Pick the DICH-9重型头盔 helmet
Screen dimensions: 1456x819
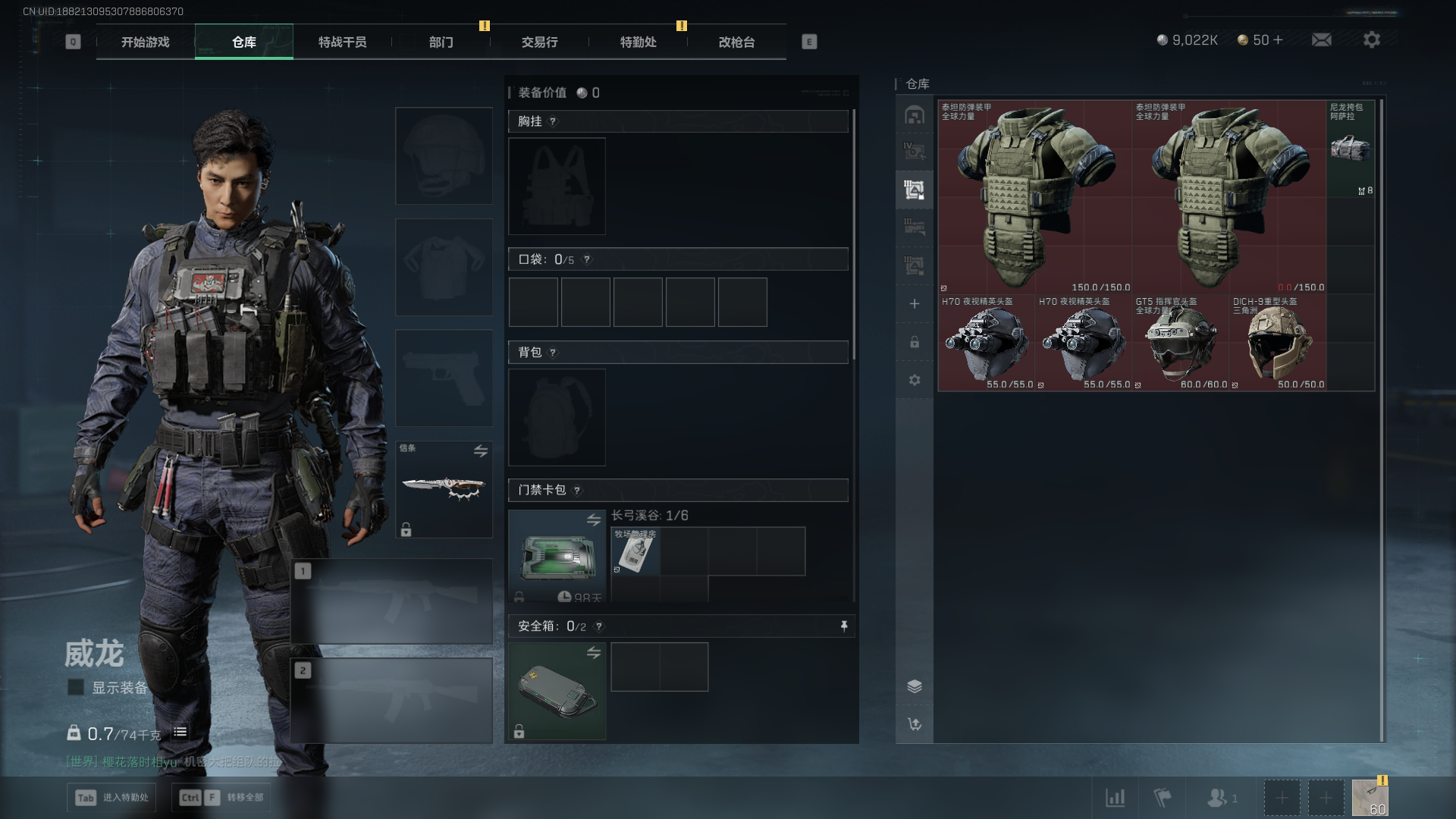click(1278, 343)
